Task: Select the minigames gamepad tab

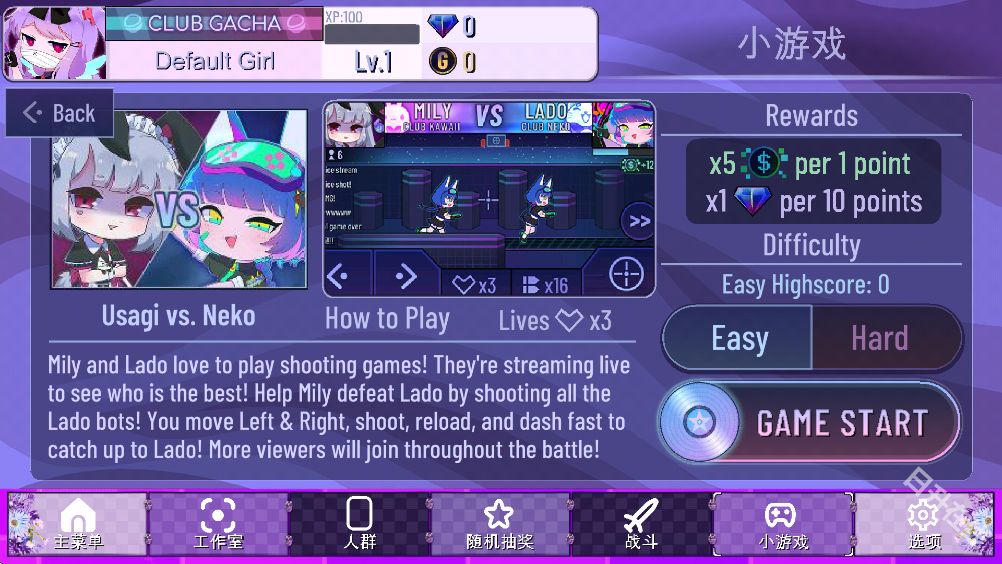Action: [x=782, y=525]
